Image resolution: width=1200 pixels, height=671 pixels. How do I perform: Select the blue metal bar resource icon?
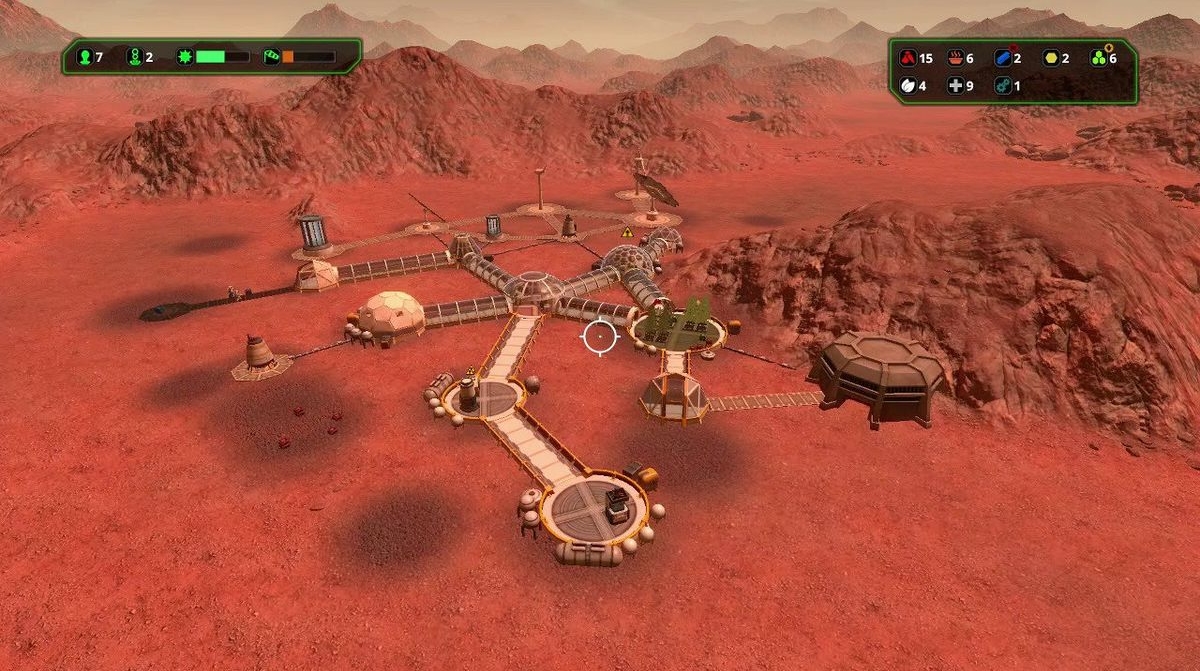click(x=1002, y=58)
